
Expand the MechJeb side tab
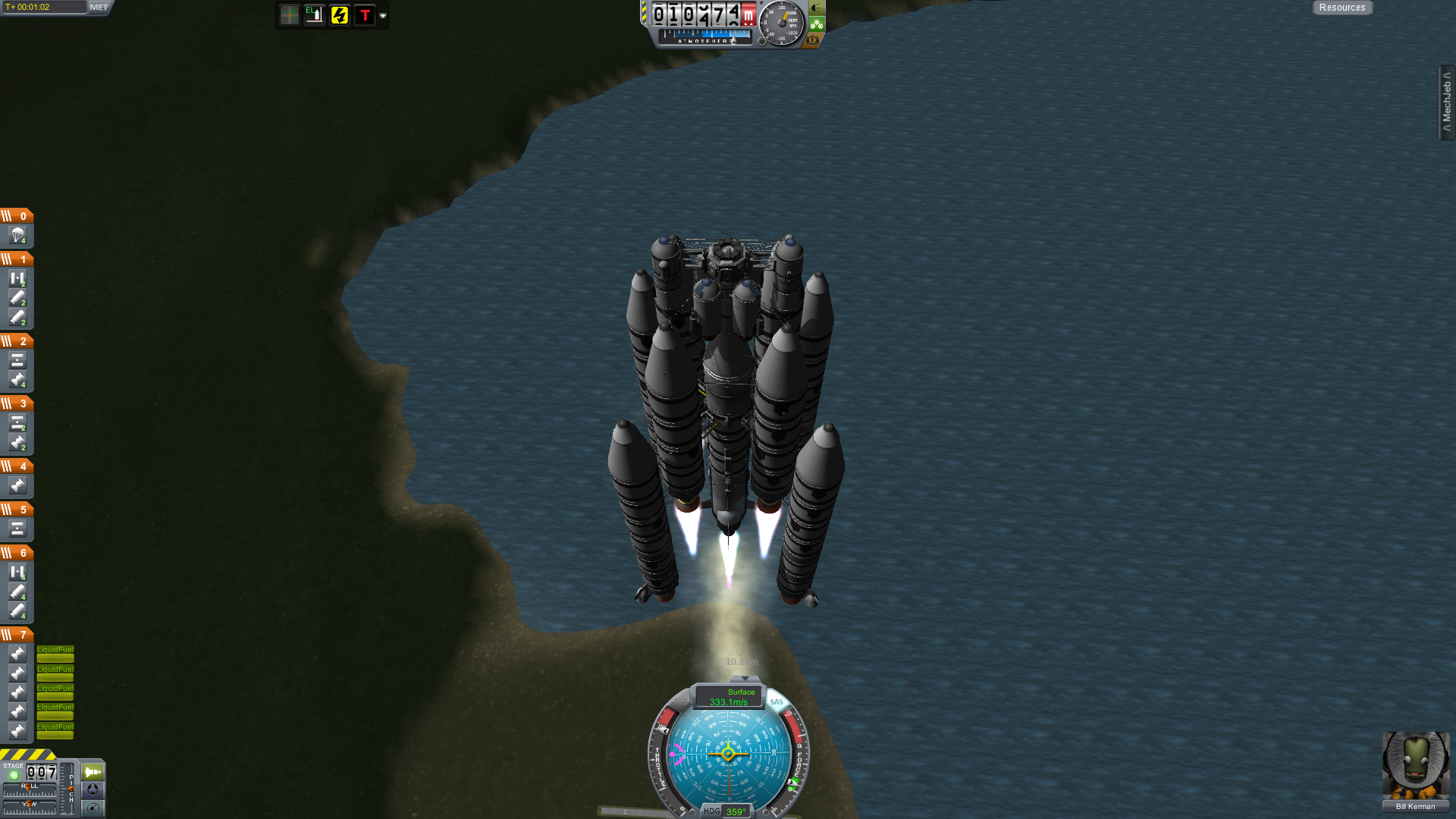coord(1446,102)
